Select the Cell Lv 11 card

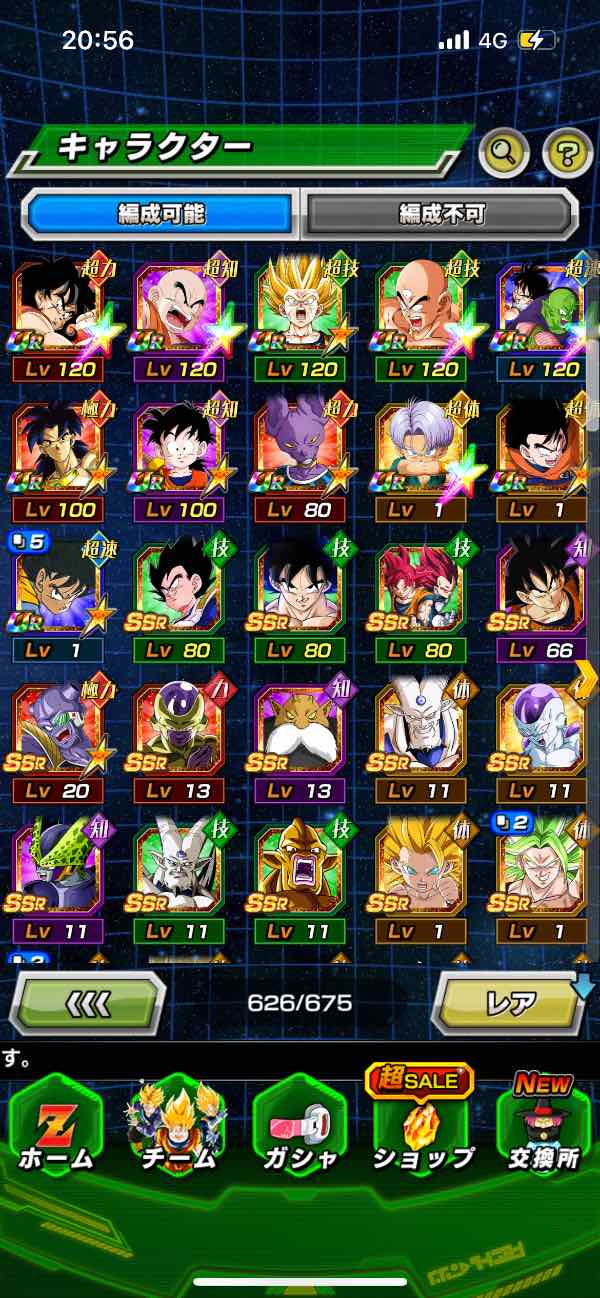click(57, 872)
